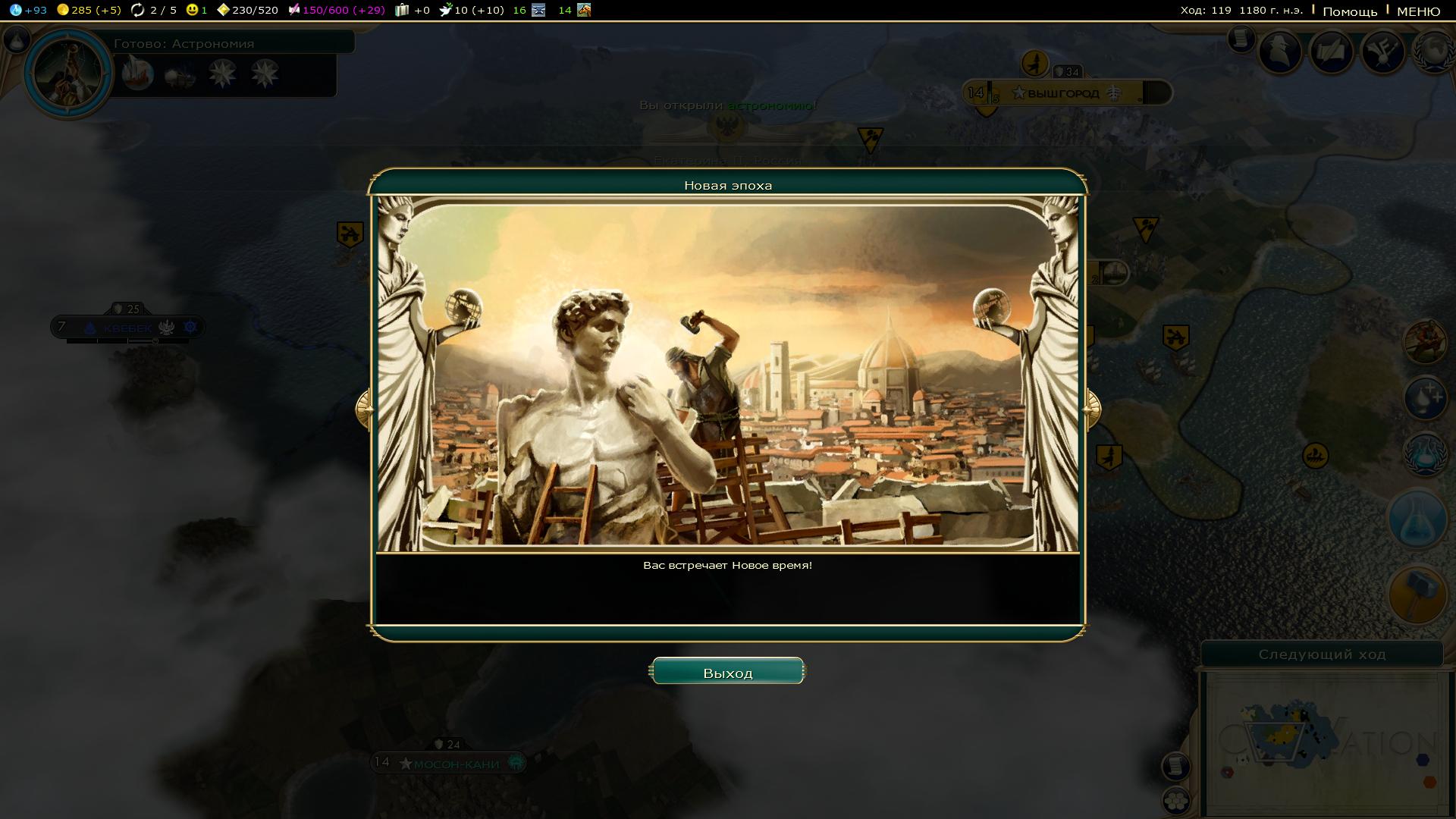Open the Помощь help section

[1349, 11]
